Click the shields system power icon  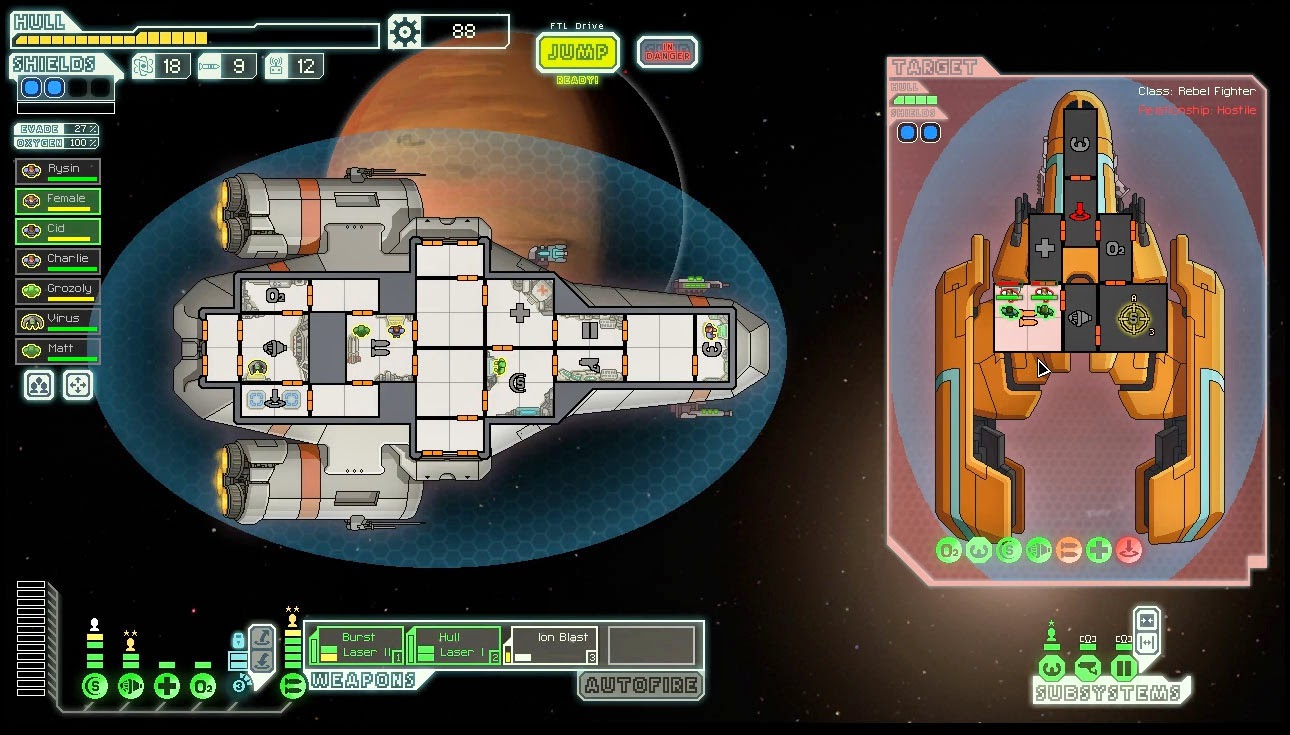coord(95,687)
